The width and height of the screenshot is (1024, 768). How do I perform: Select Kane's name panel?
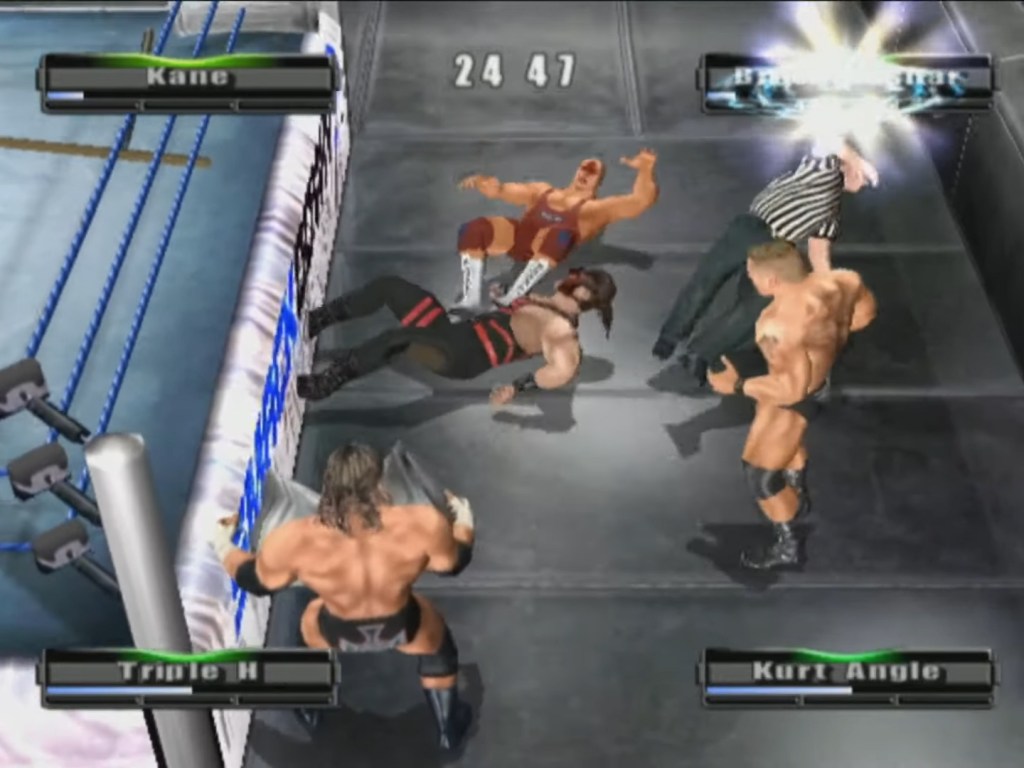(x=187, y=81)
